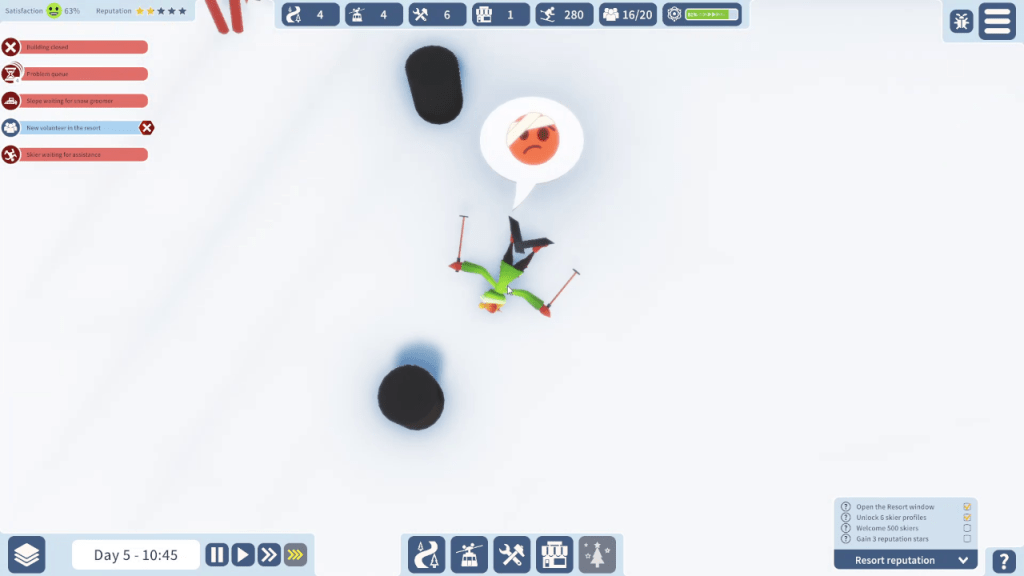1024x576 pixels.
Task: Select the Problem queue notification
Action: click(83, 74)
